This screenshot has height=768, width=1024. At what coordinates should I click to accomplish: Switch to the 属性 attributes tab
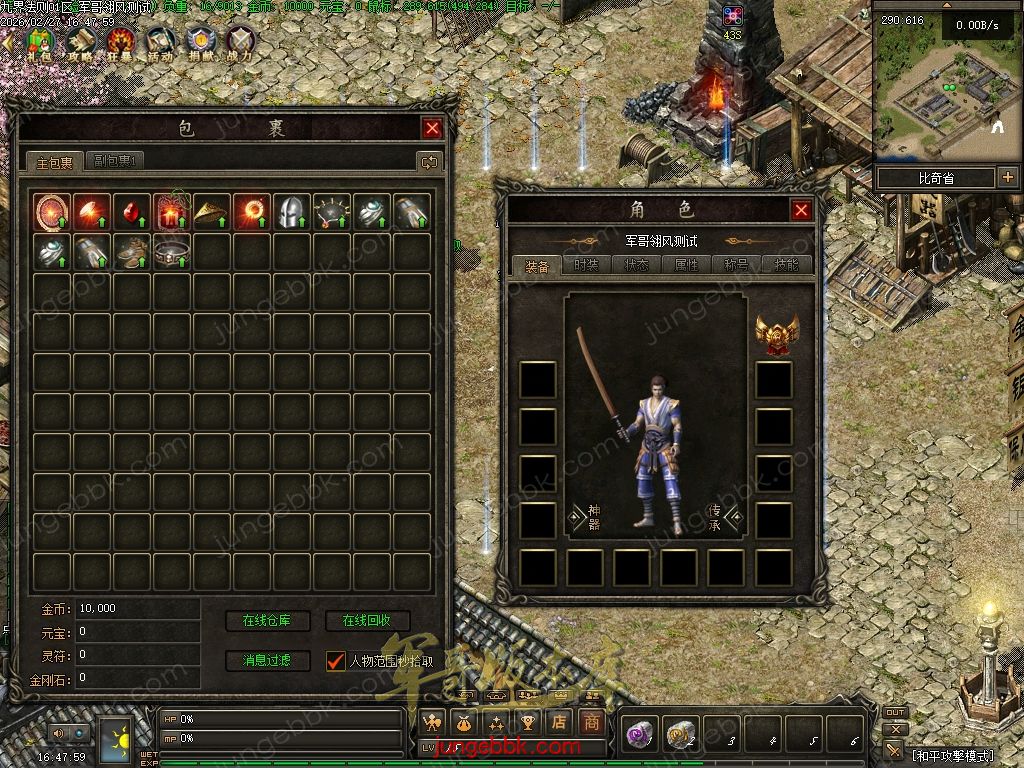coord(686,266)
